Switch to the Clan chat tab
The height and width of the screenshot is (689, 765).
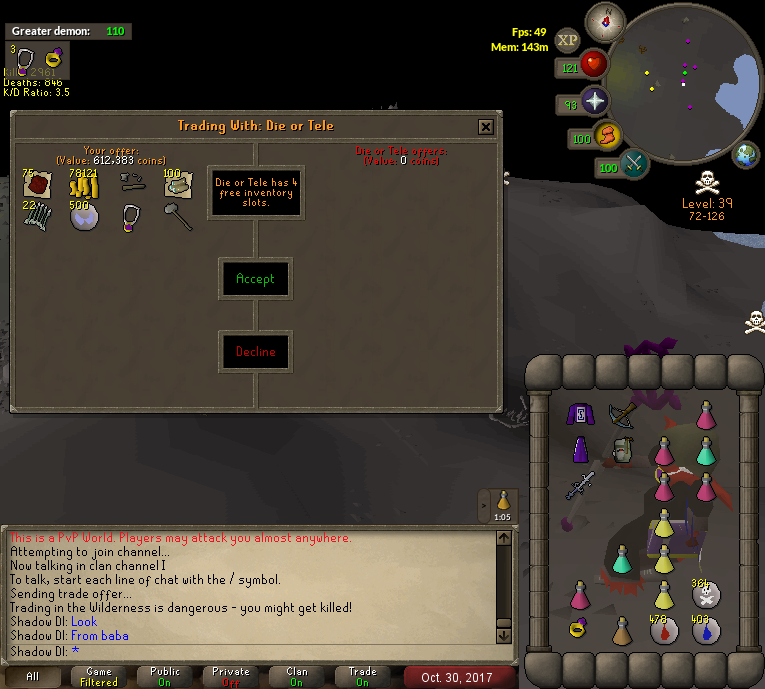297,677
